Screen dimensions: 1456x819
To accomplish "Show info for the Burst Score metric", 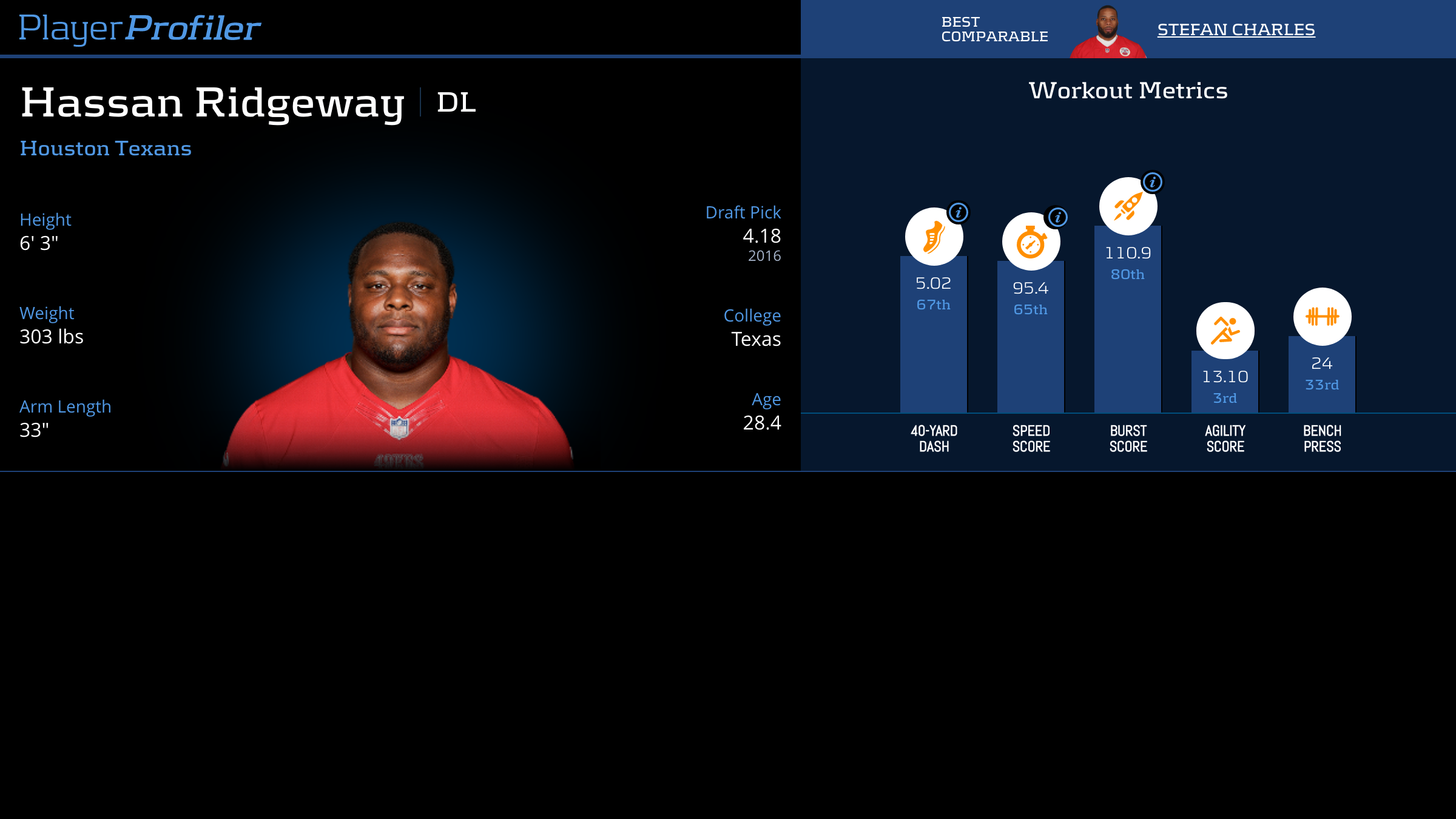I will click(1152, 182).
